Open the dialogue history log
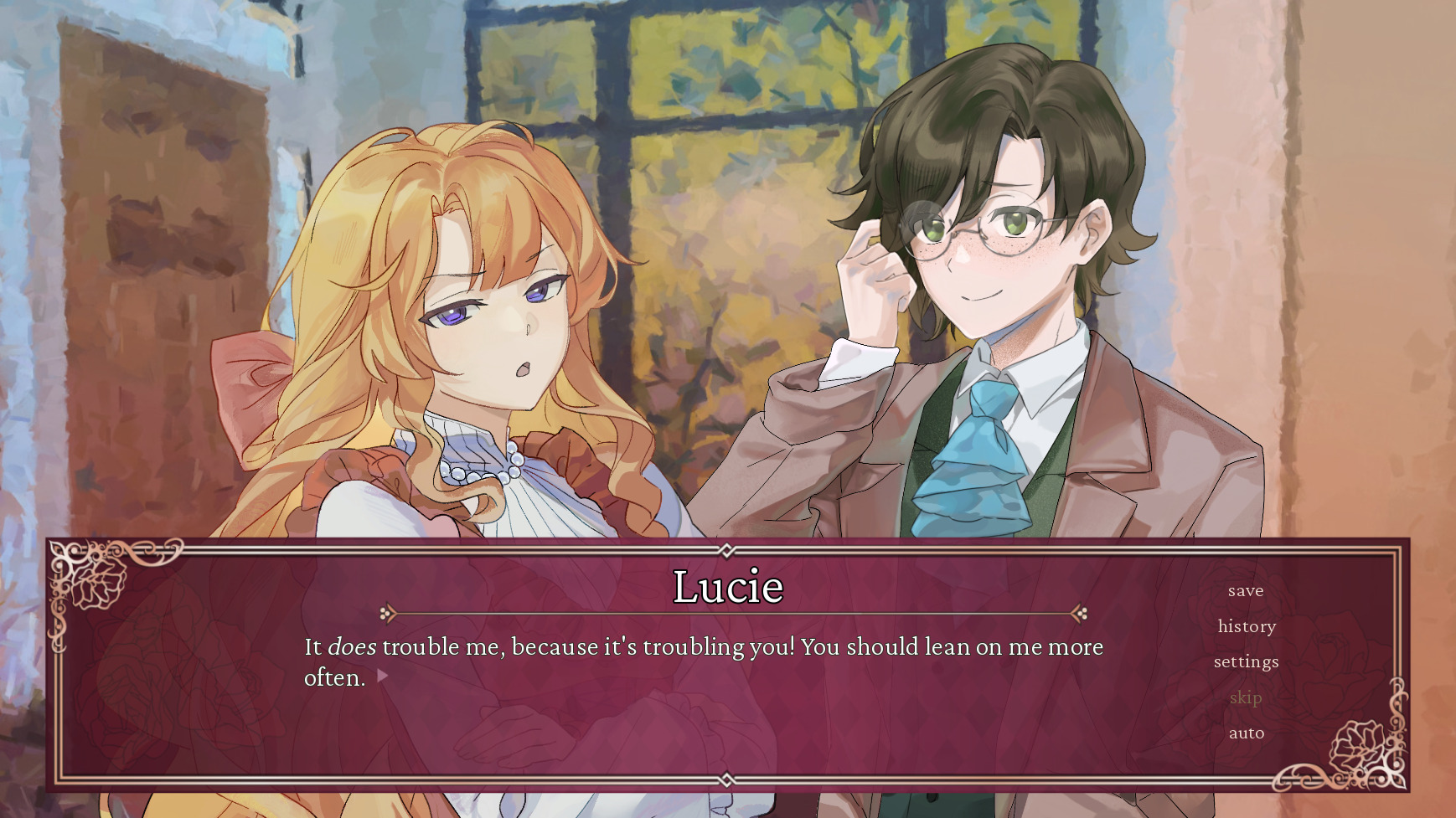 [1246, 626]
